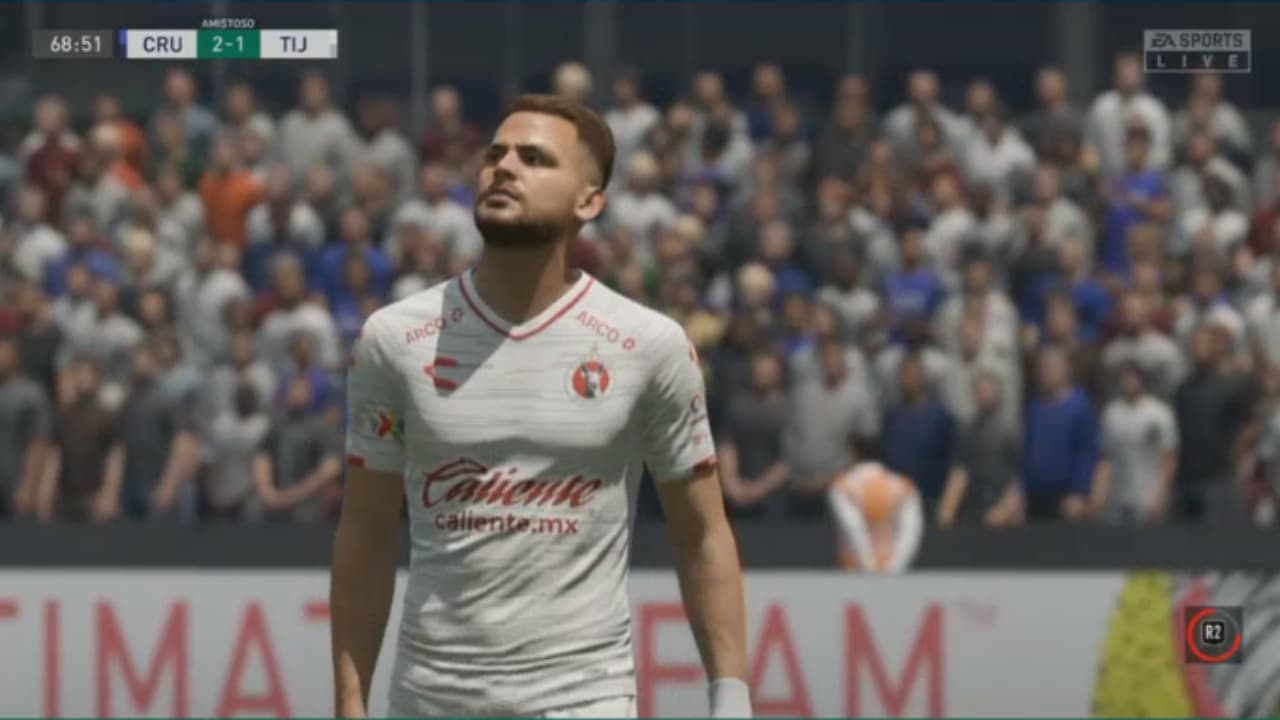The image size is (1280, 720).
Task: Click the ARCO sponsor logo on the chest
Action: (x=598, y=327)
